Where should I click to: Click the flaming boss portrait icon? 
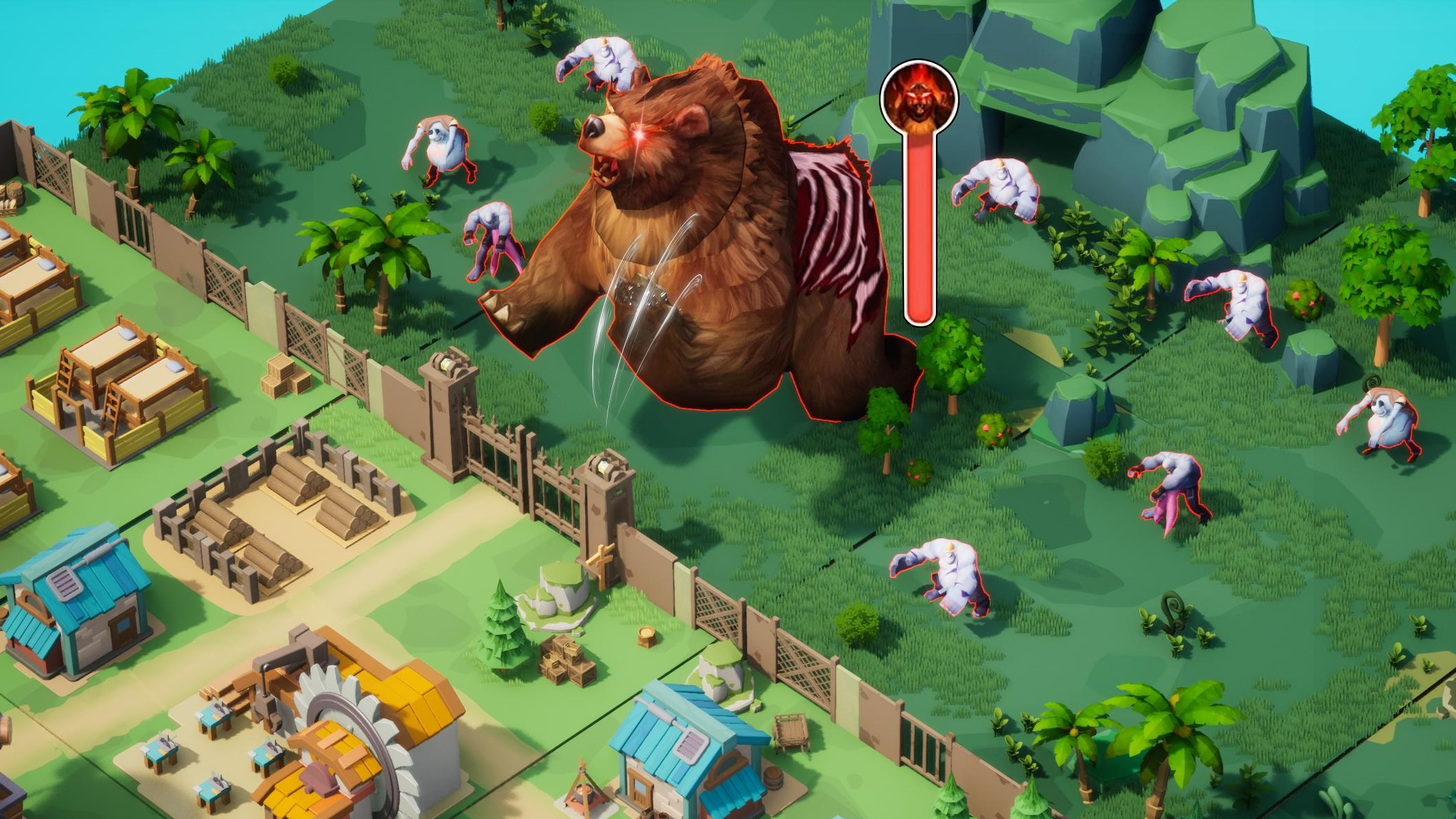[x=919, y=98]
